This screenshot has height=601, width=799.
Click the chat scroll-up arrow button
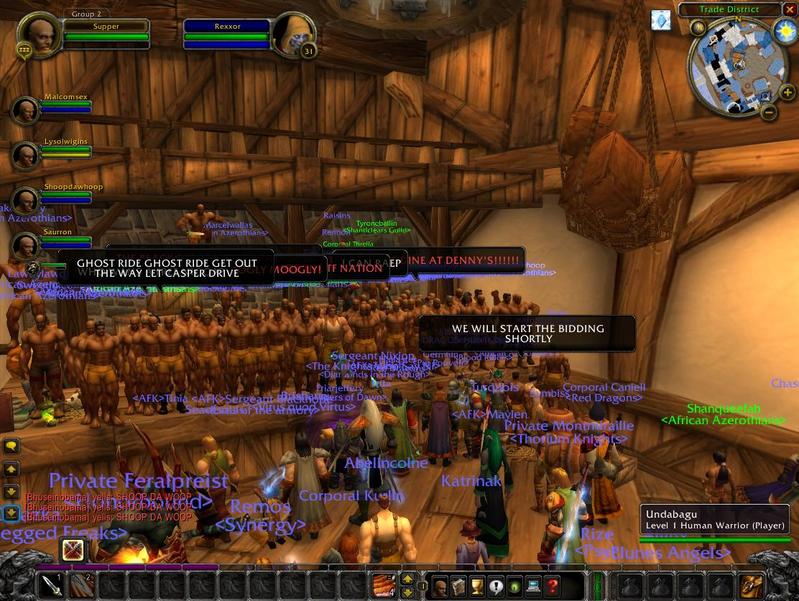pos(11,469)
